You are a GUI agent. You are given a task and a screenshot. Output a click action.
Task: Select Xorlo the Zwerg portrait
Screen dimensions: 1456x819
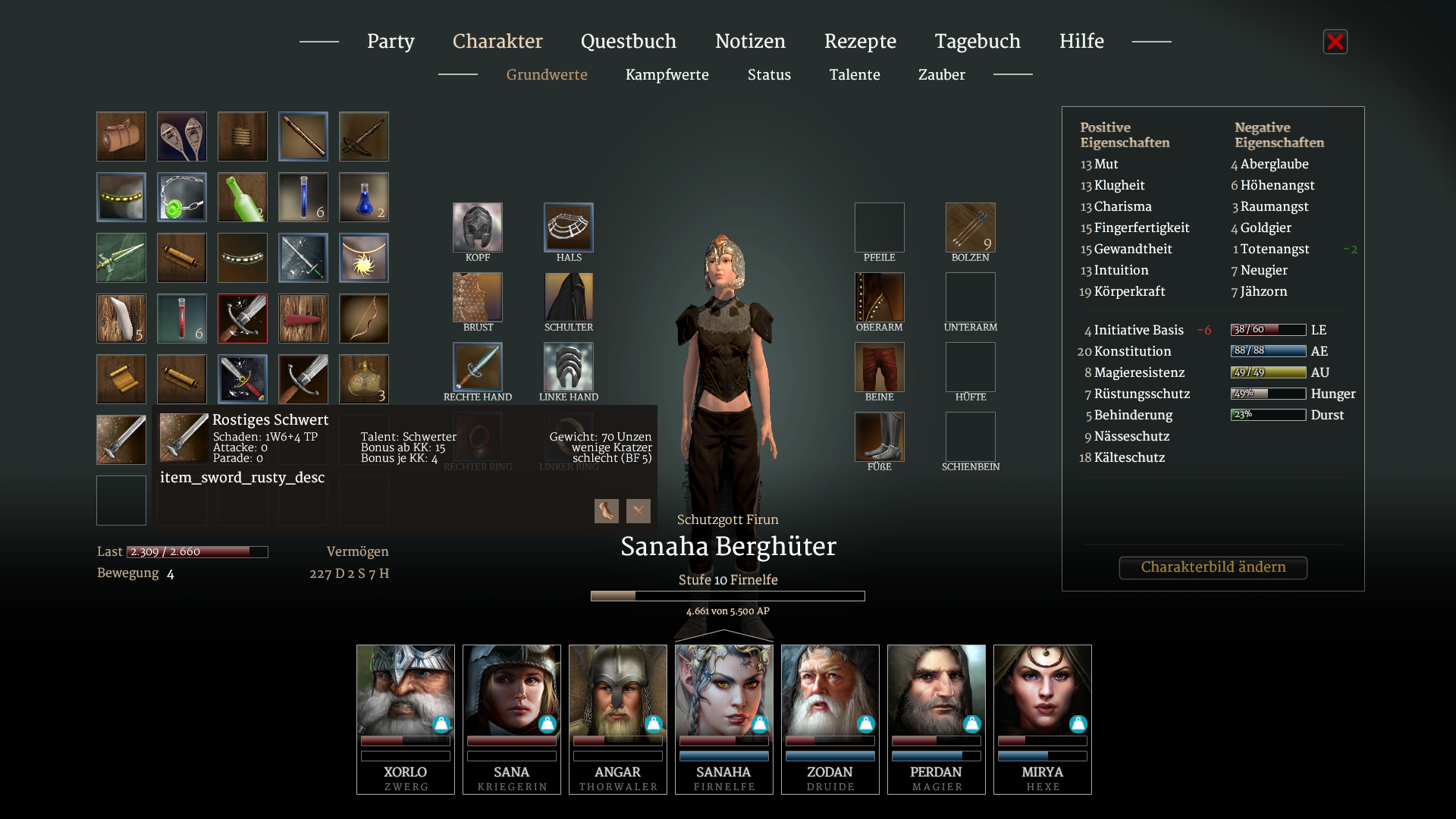406,718
